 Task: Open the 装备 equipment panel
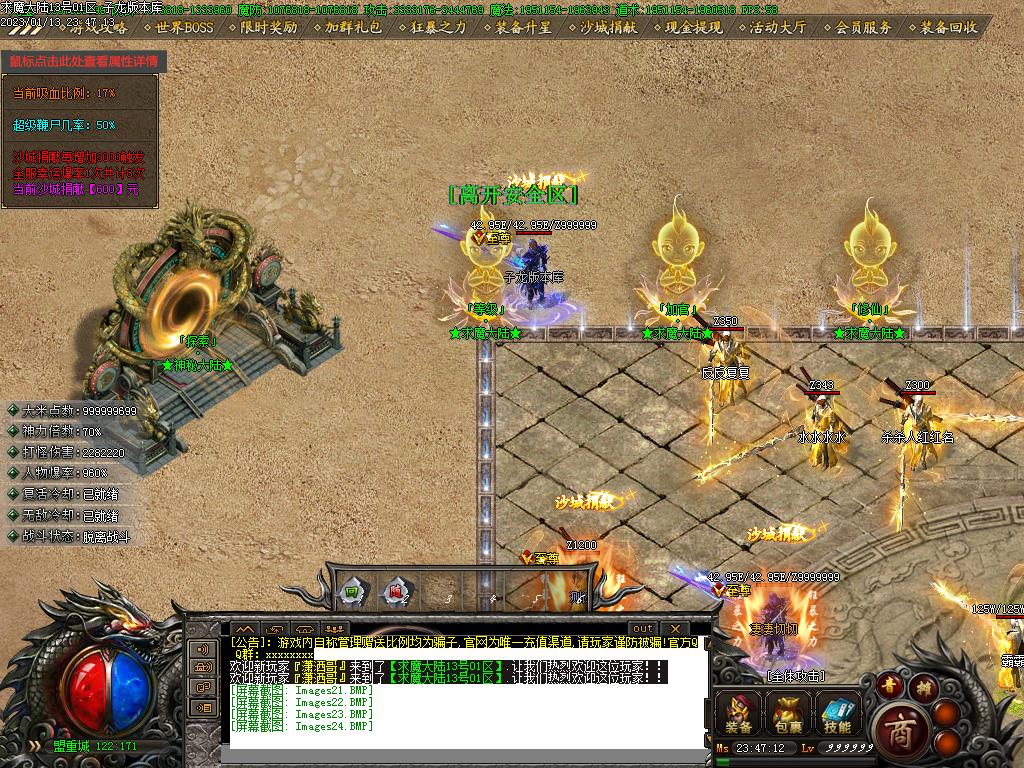click(739, 712)
